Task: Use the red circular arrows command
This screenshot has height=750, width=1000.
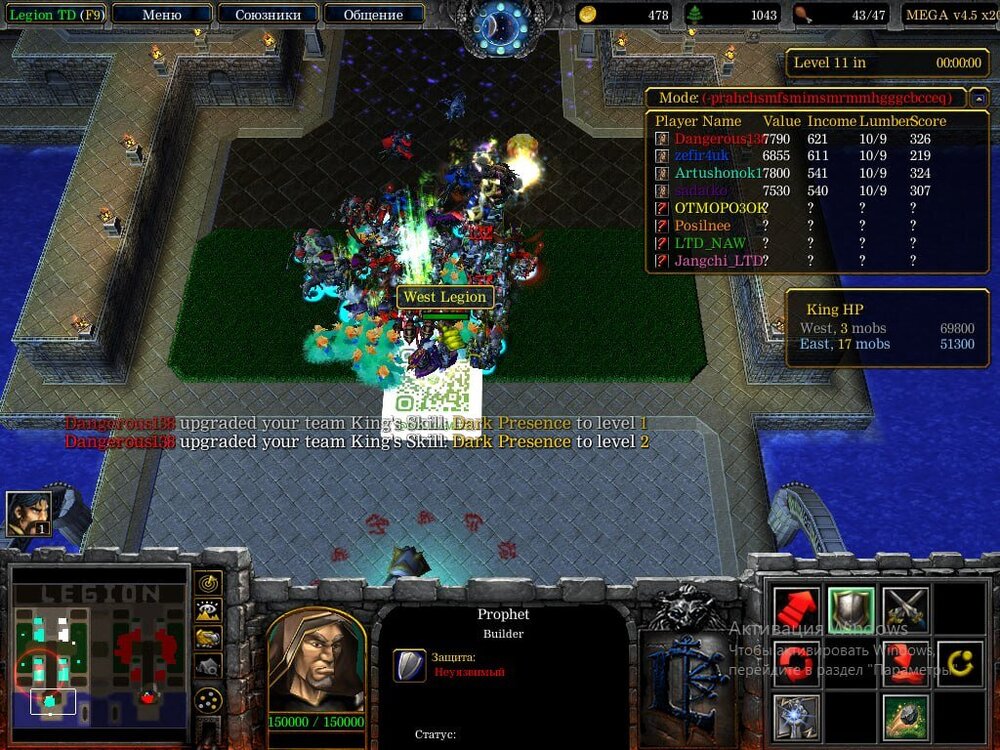Action: point(797,663)
